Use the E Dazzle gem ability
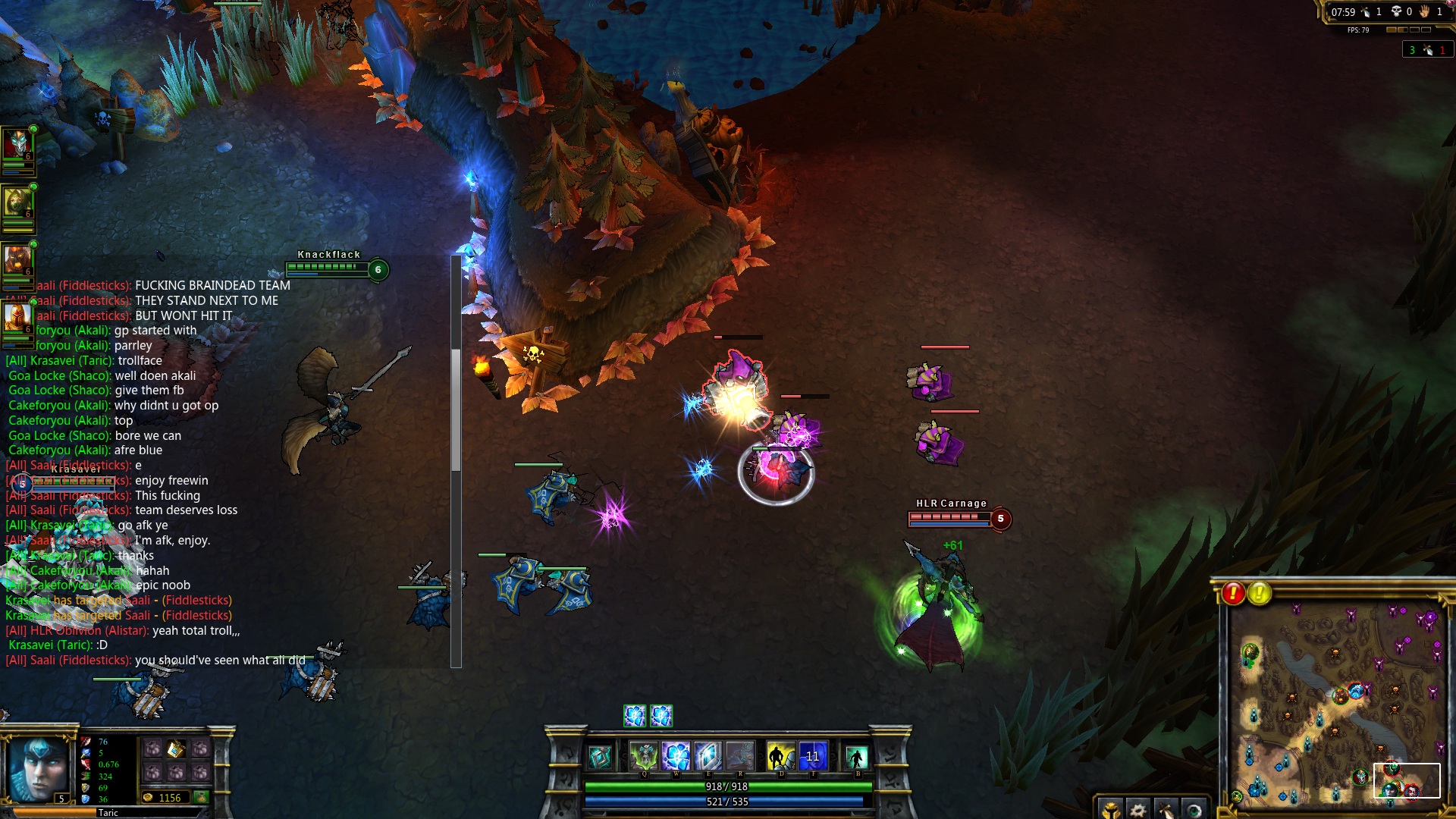Image resolution: width=1456 pixels, height=819 pixels. (x=708, y=756)
